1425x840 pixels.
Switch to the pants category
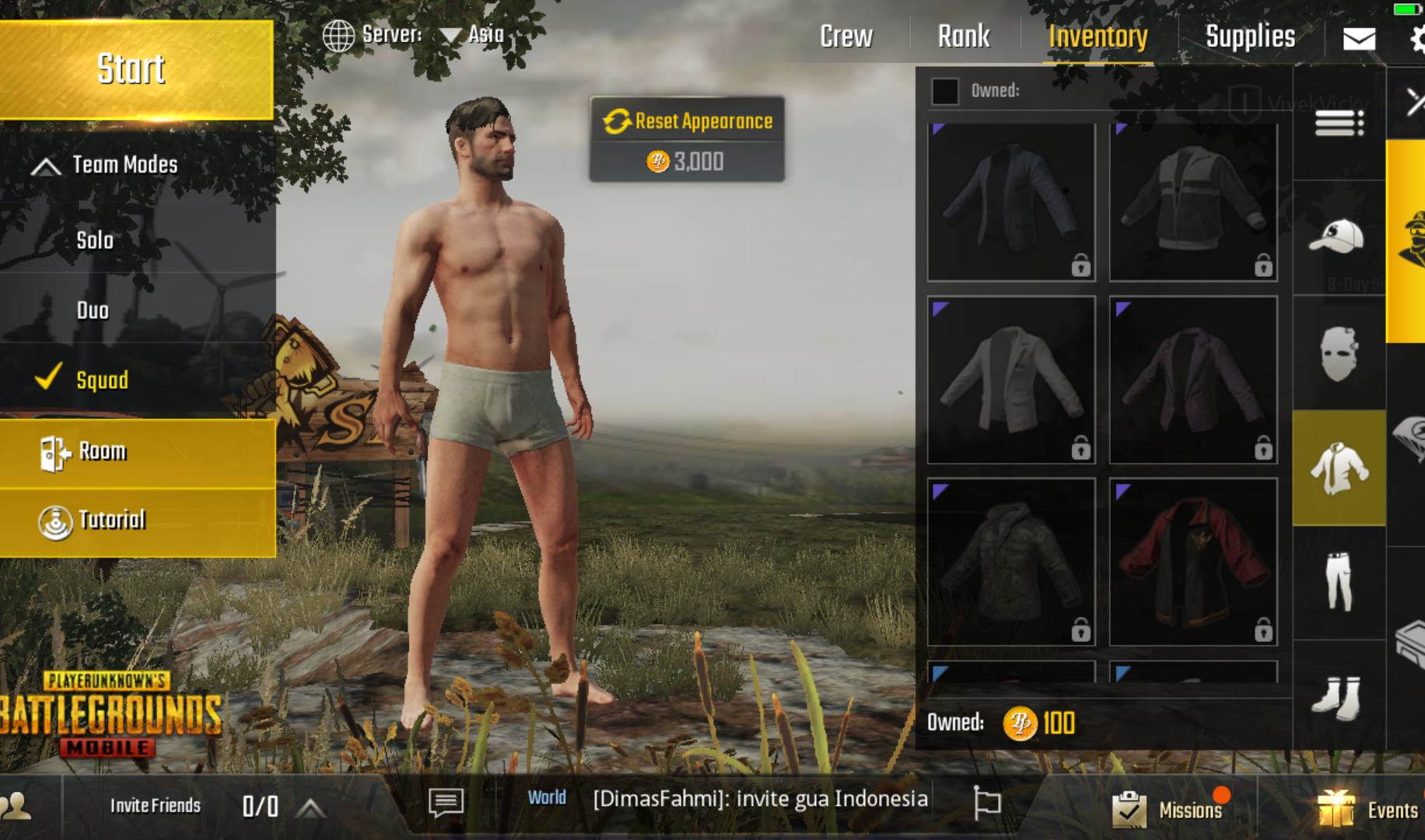(x=1339, y=582)
